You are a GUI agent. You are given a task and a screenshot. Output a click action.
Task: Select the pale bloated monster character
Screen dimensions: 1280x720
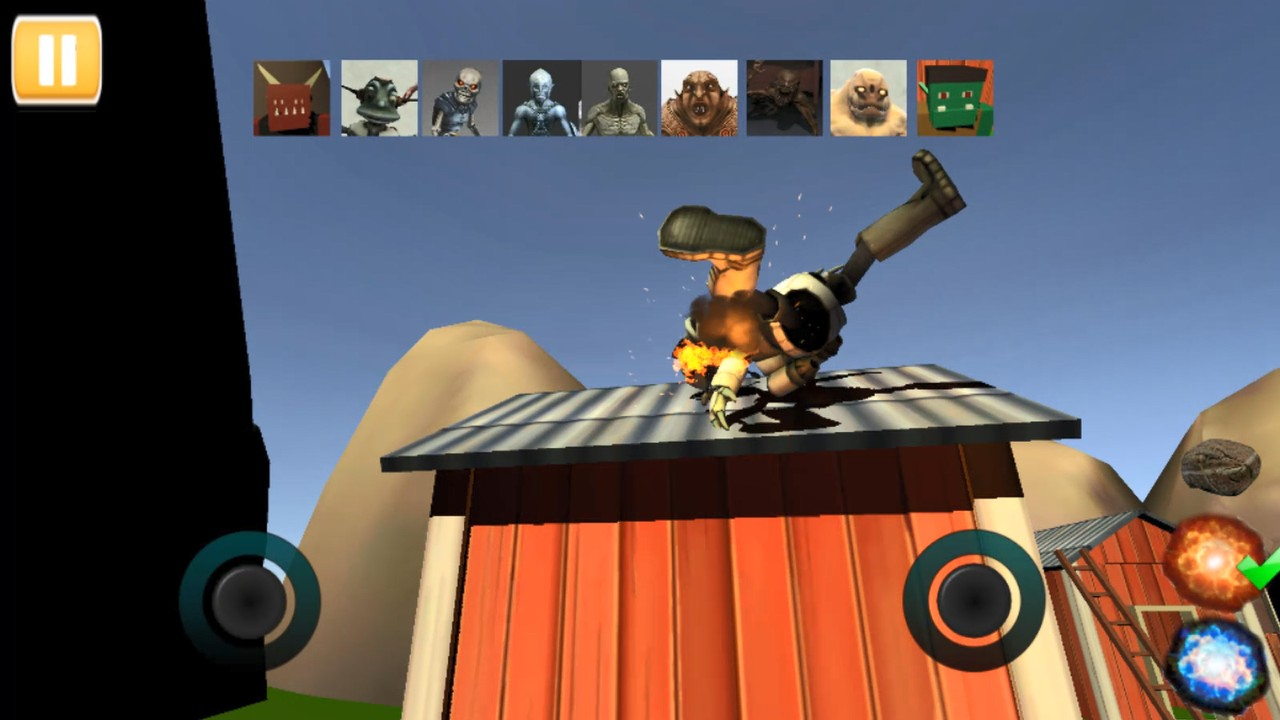868,96
